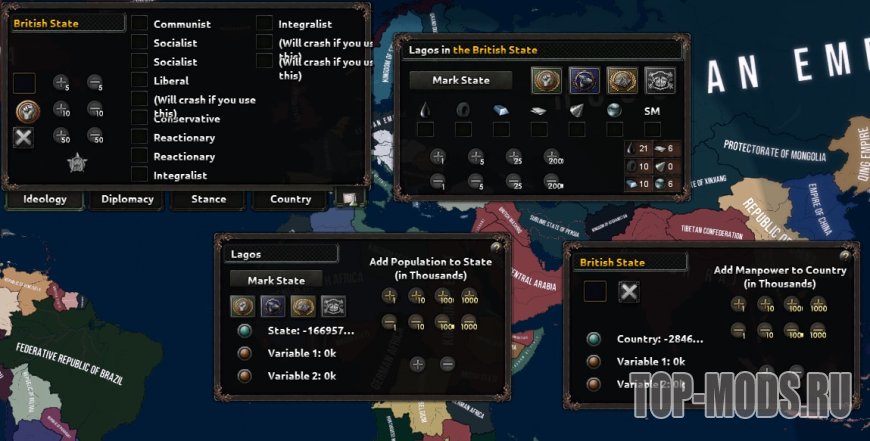Tick the checkbox under the oil drop icon
The image size is (870, 441).
[425, 129]
